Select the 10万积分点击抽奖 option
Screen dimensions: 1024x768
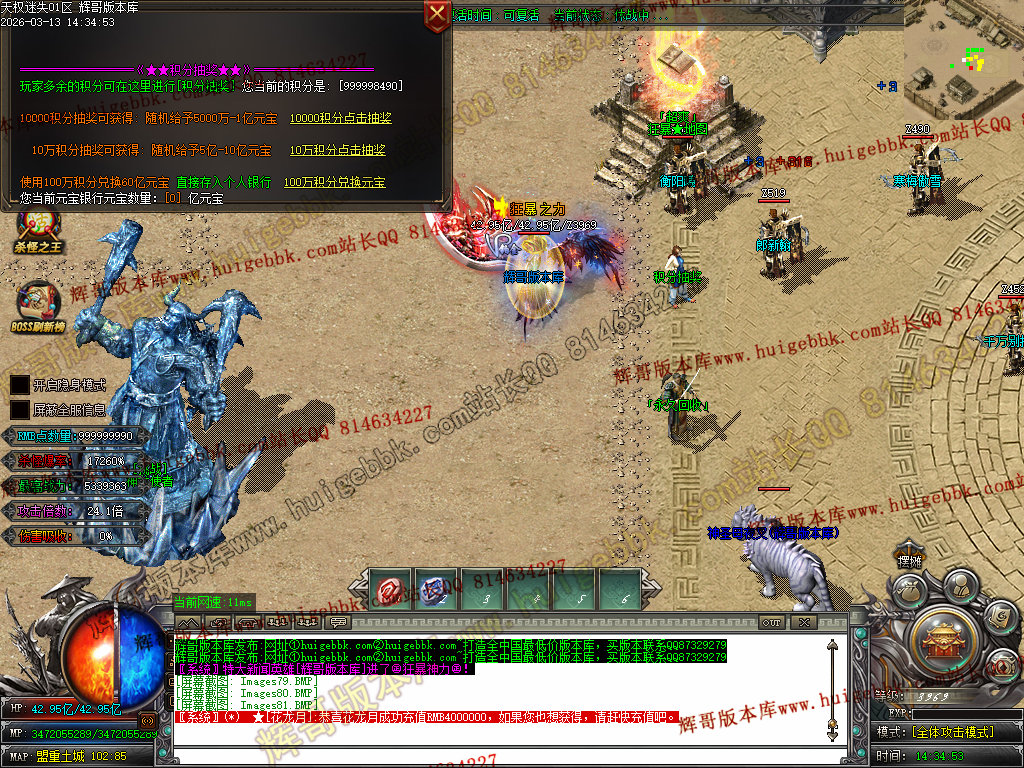[x=337, y=150]
